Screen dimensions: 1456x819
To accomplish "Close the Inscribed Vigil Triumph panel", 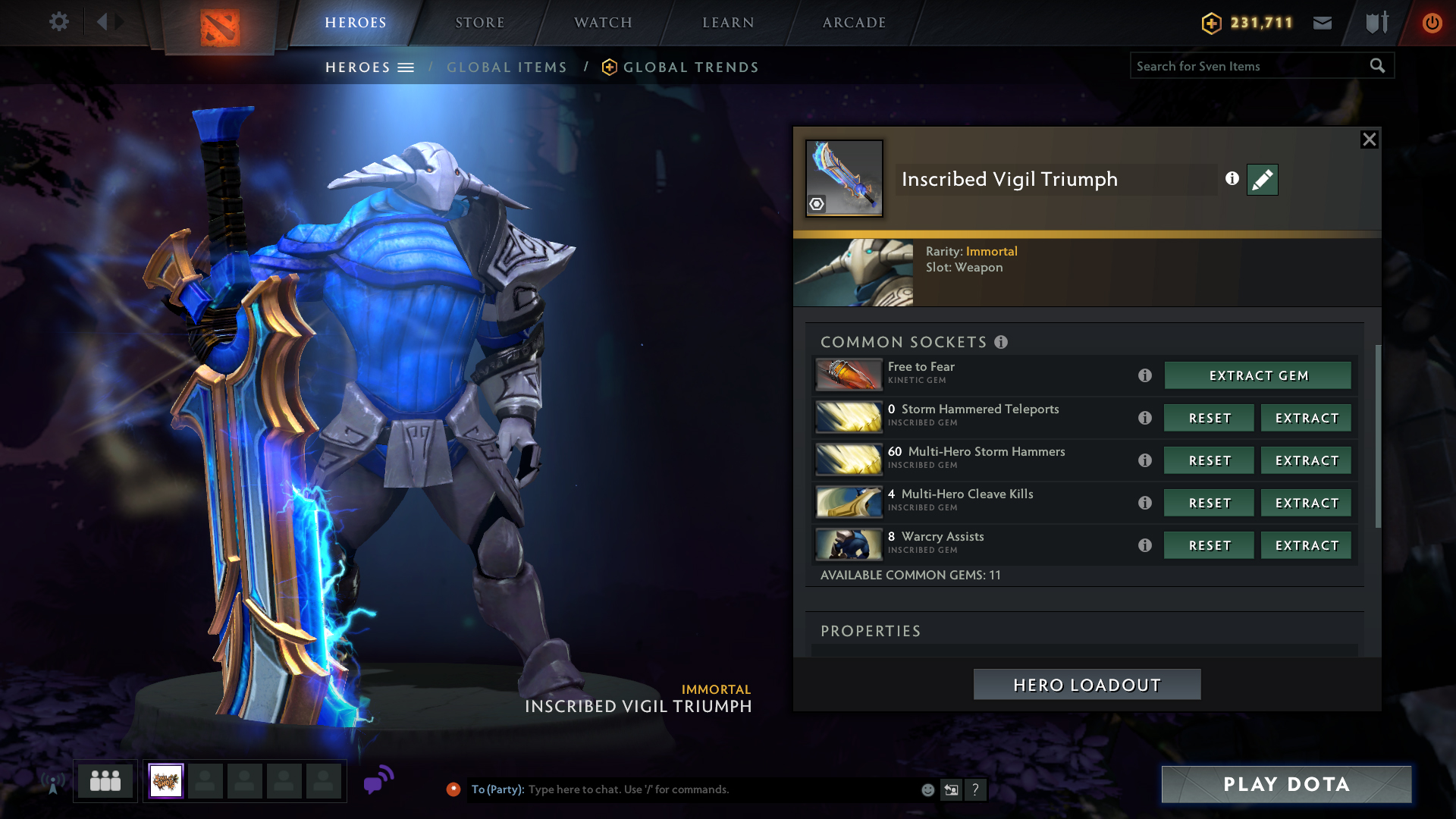I will click(x=1369, y=140).
